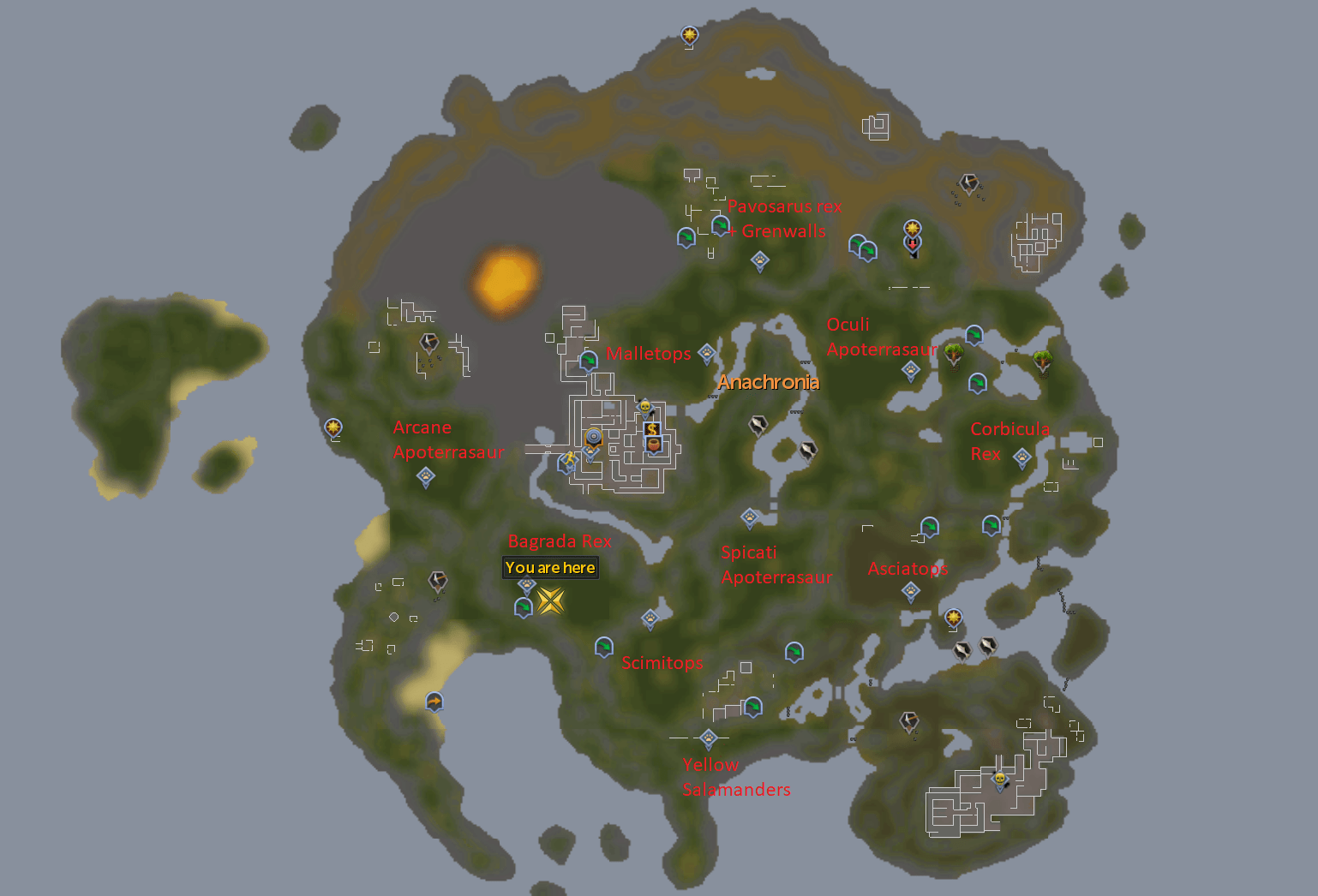Click the yellow skull marker above the bank icon
Screen dimensions: 1318x896
(645, 406)
